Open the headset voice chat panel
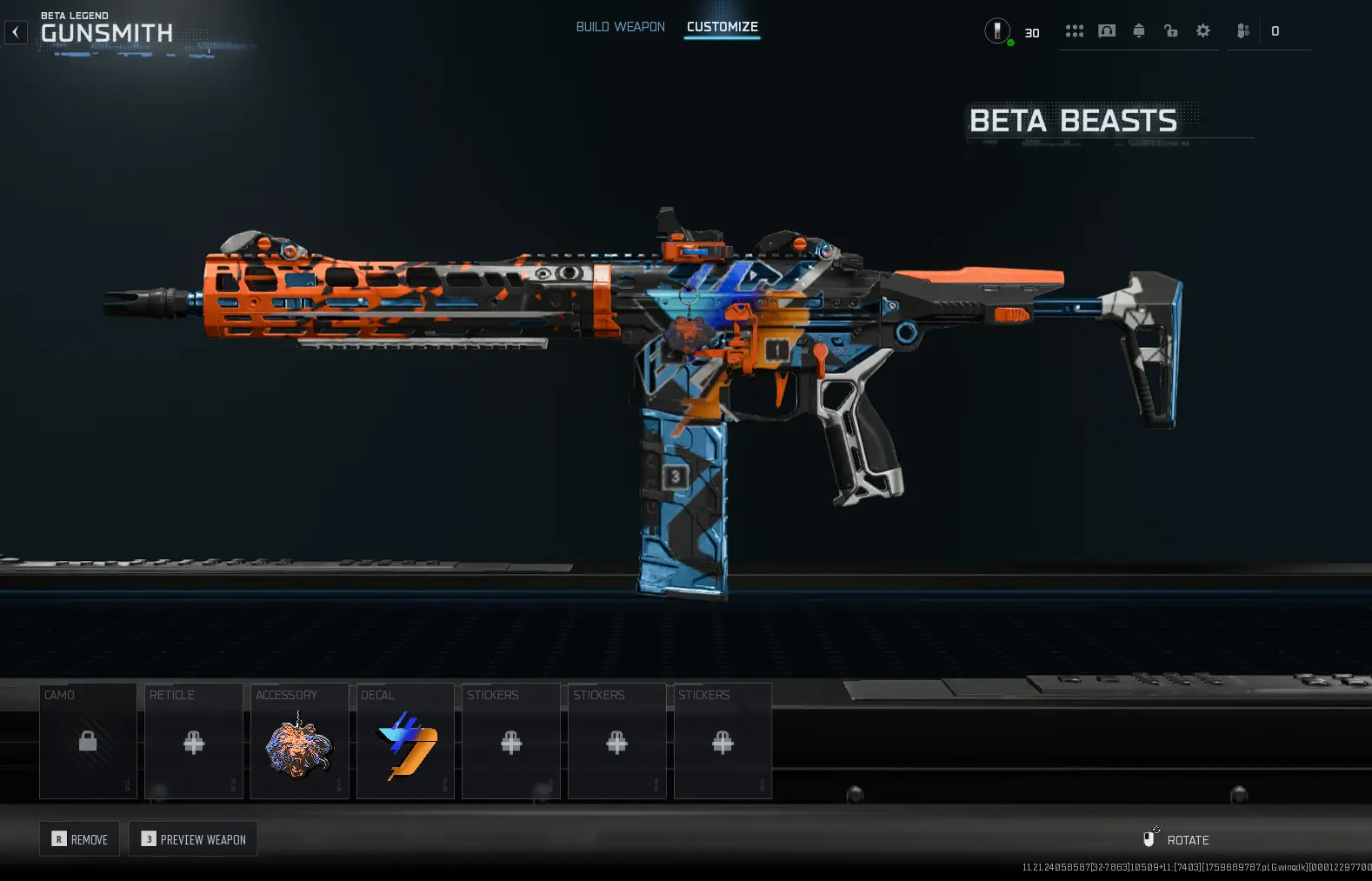1372x881 pixels. [1107, 31]
